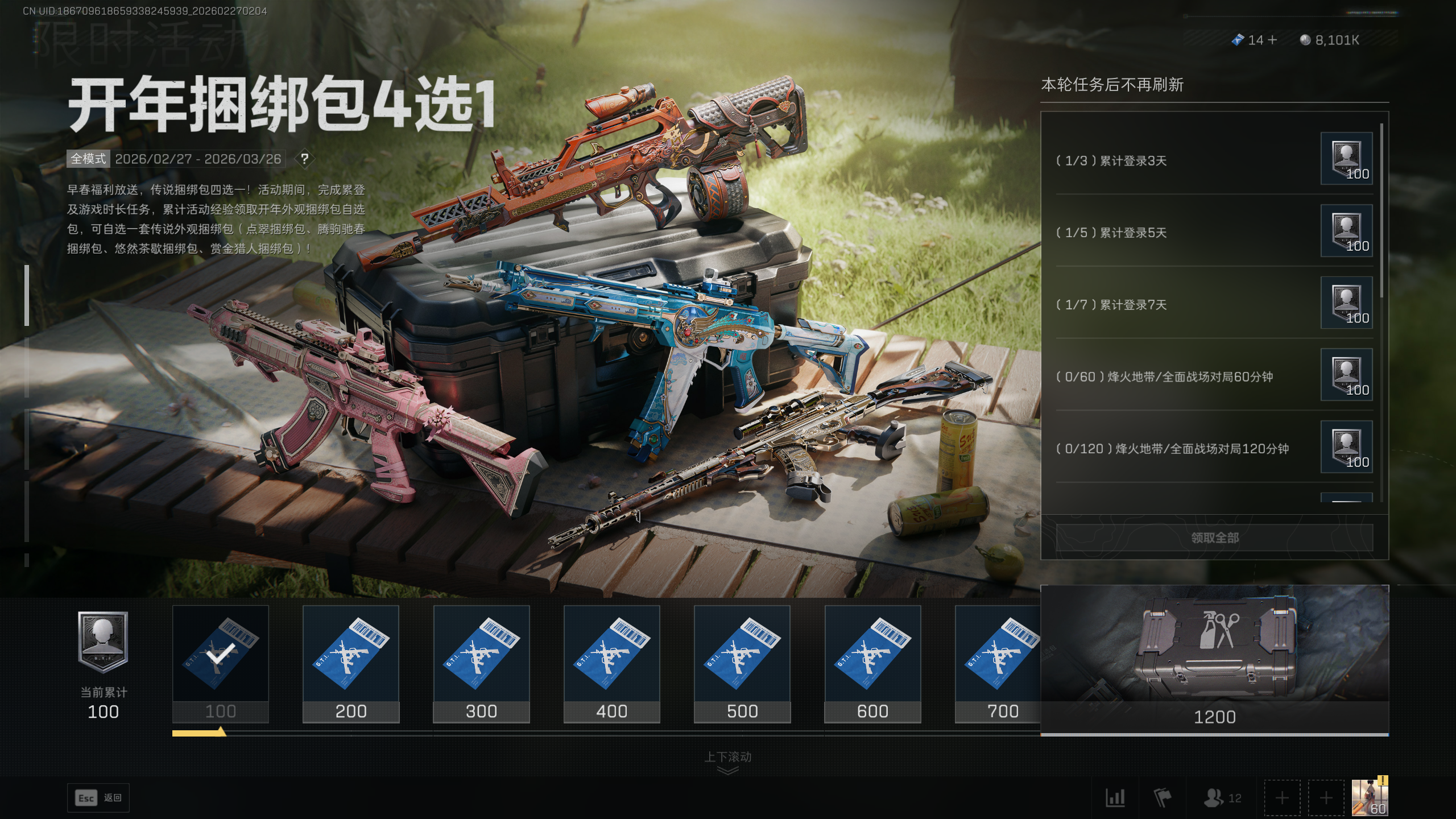The image size is (1456, 819).
Task: Click the Esc 返回 back button
Action: [x=98, y=797]
